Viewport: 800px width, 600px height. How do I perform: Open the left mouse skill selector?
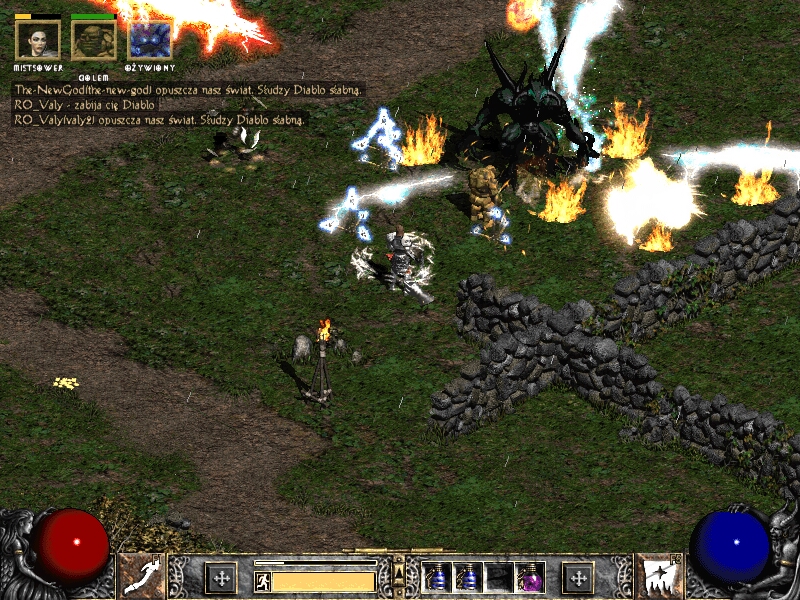pos(140,576)
